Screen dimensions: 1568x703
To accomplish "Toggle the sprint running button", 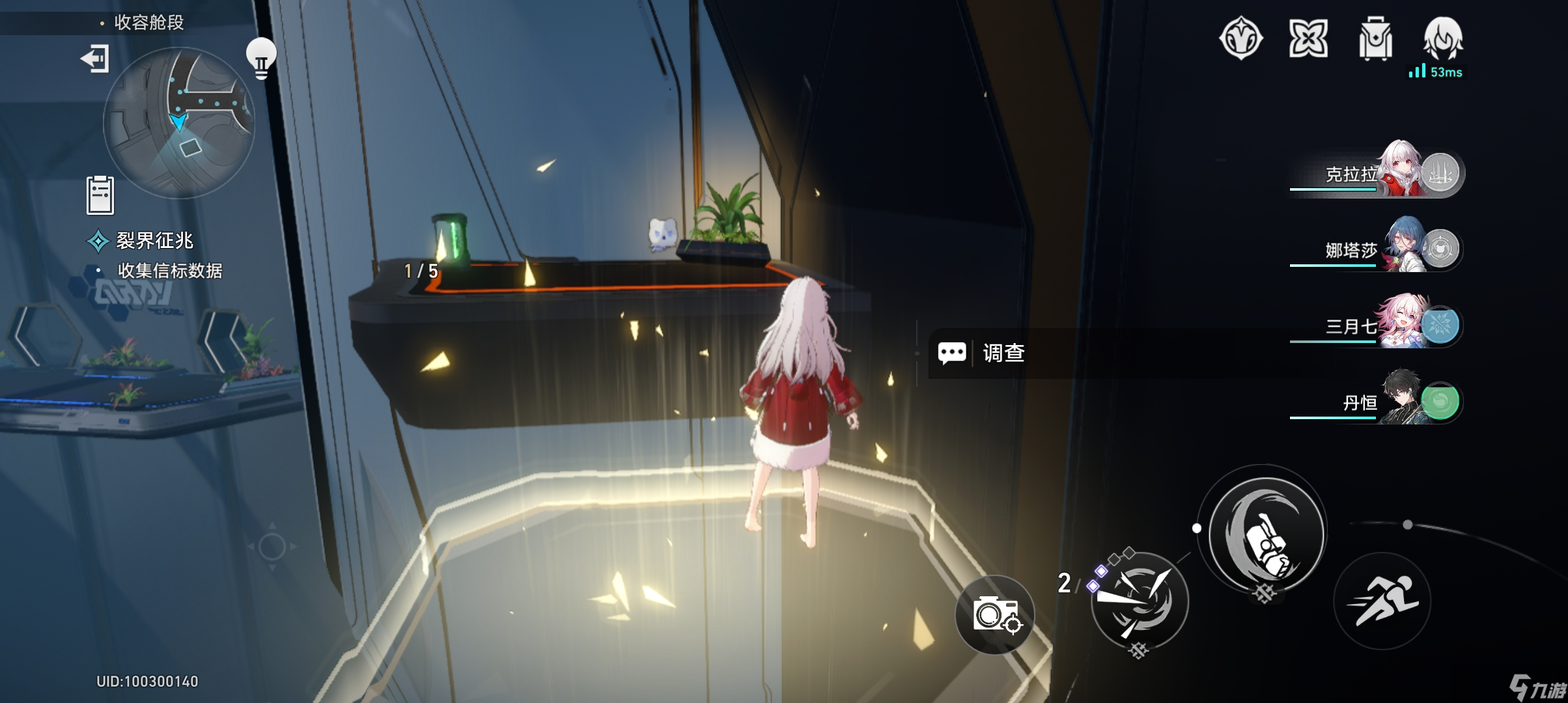I will tap(1382, 601).
